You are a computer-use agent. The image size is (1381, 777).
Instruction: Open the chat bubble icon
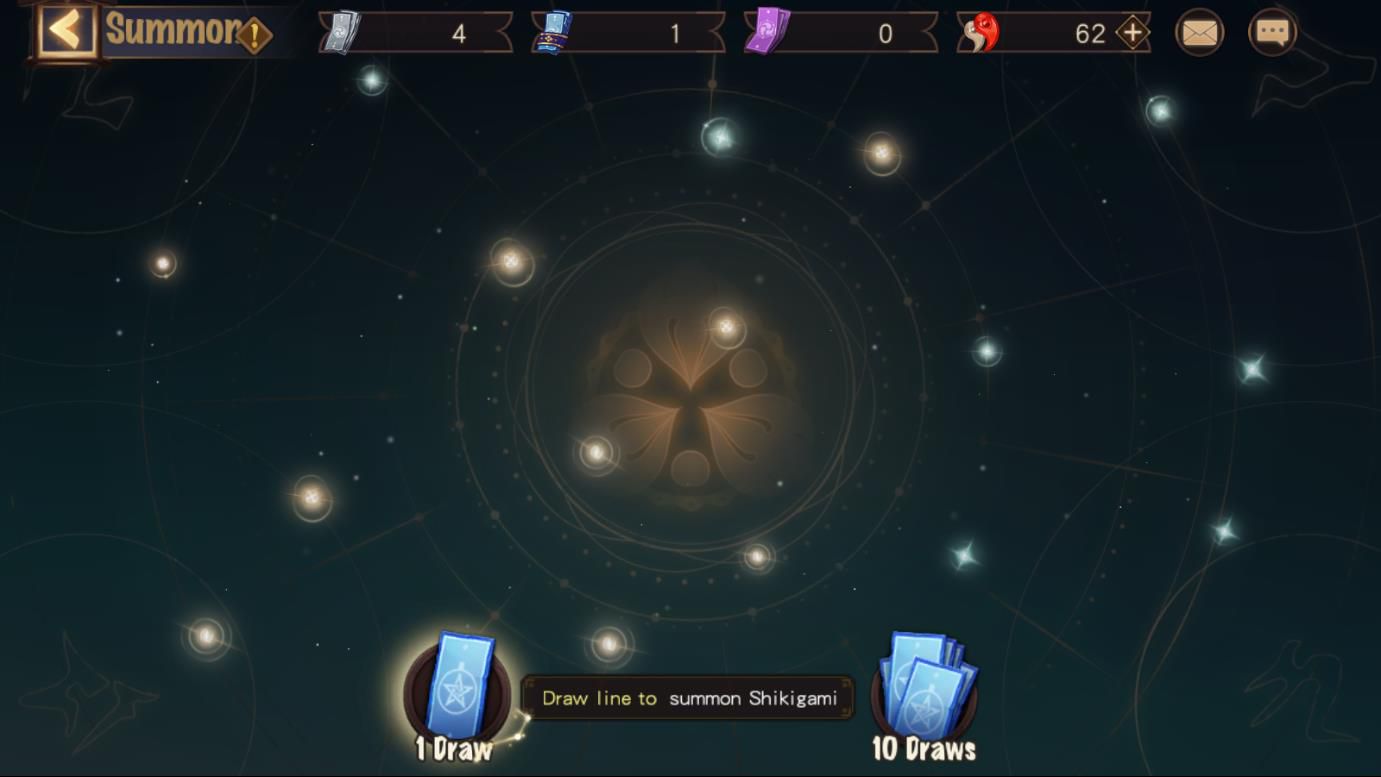(1272, 33)
